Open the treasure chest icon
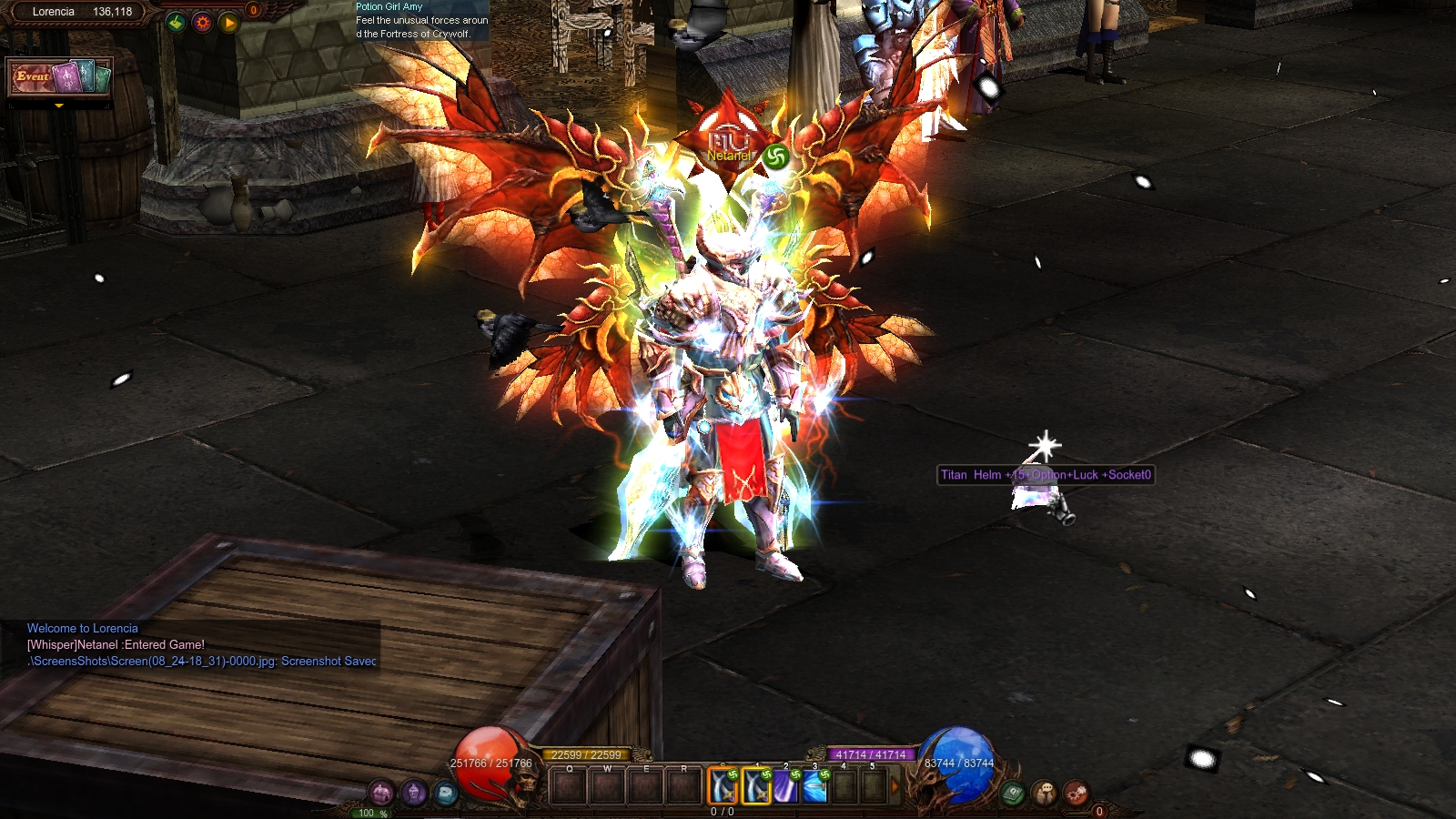The height and width of the screenshot is (819, 1456). tap(381, 792)
